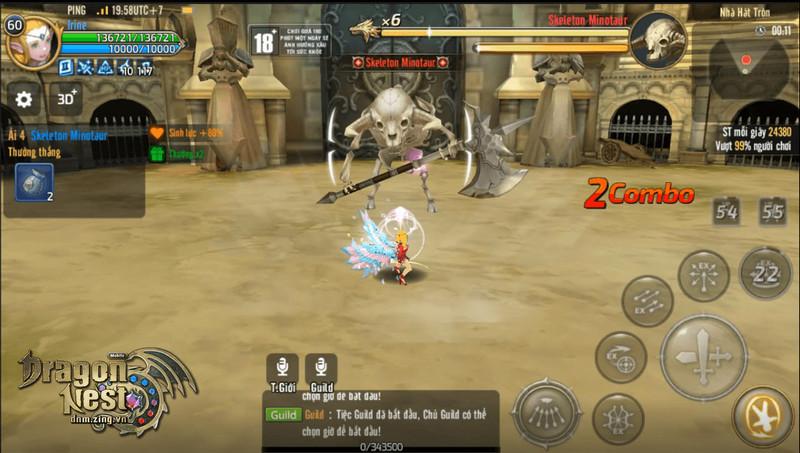Viewport: 800px width, 453px height.
Task: Tap Irine's character portrait
Action: click(34, 42)
